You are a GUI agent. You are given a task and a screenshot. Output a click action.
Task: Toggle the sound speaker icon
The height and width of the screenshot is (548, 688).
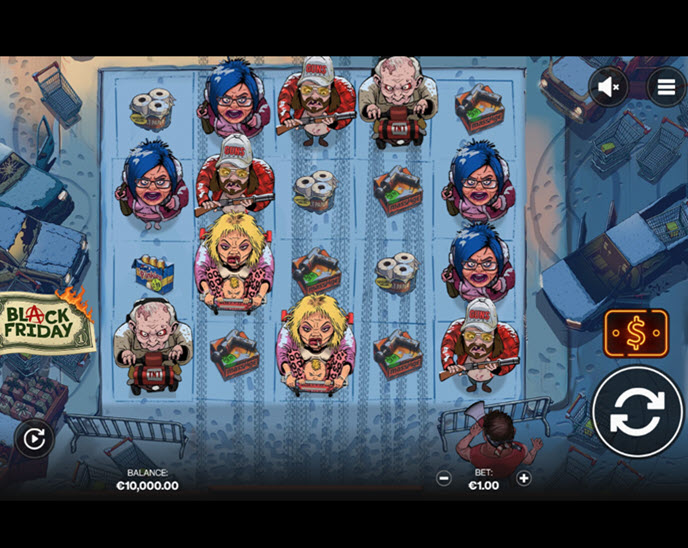608,87
